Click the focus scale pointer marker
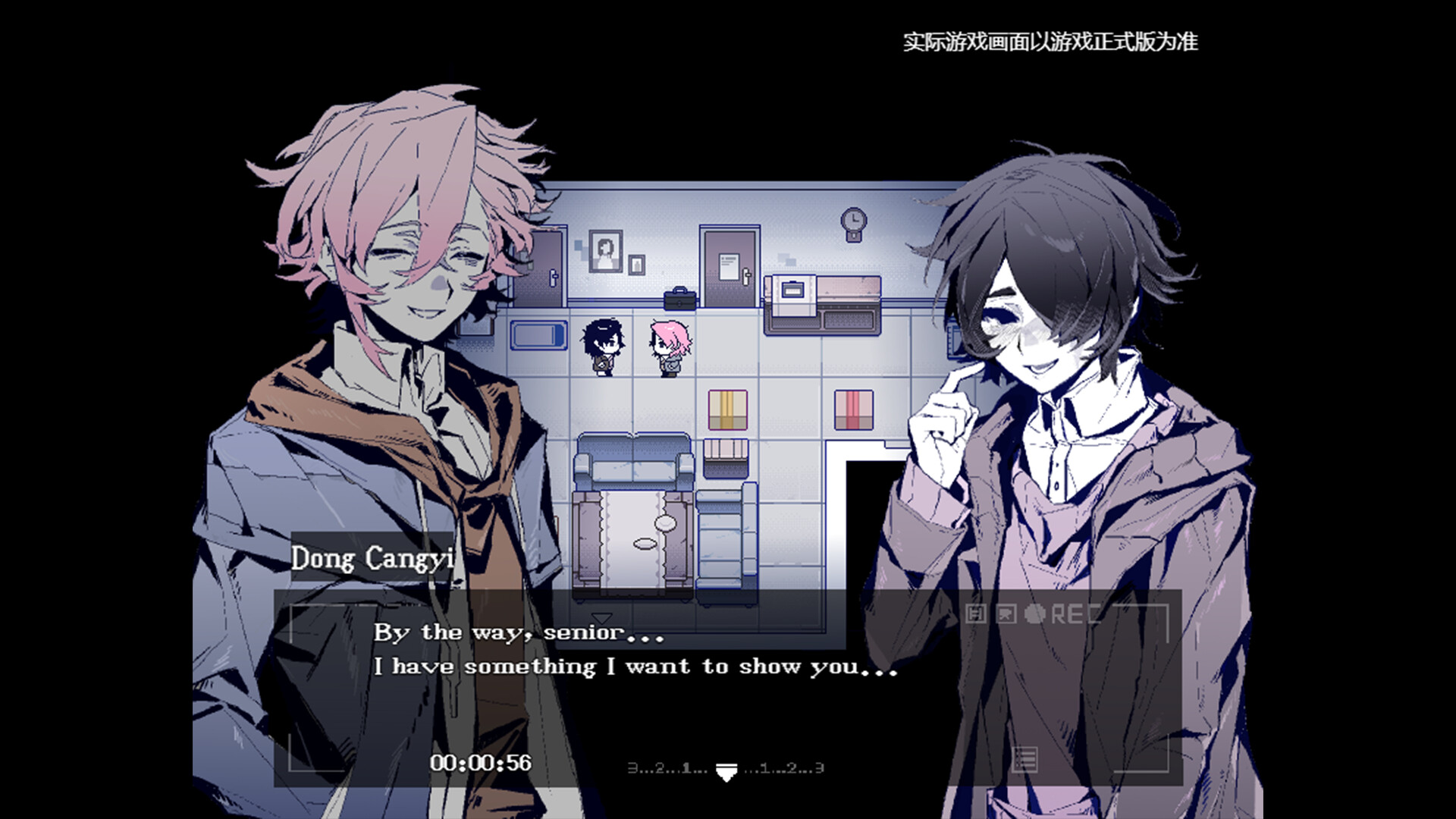1456x819 pixels. point(727,772)
